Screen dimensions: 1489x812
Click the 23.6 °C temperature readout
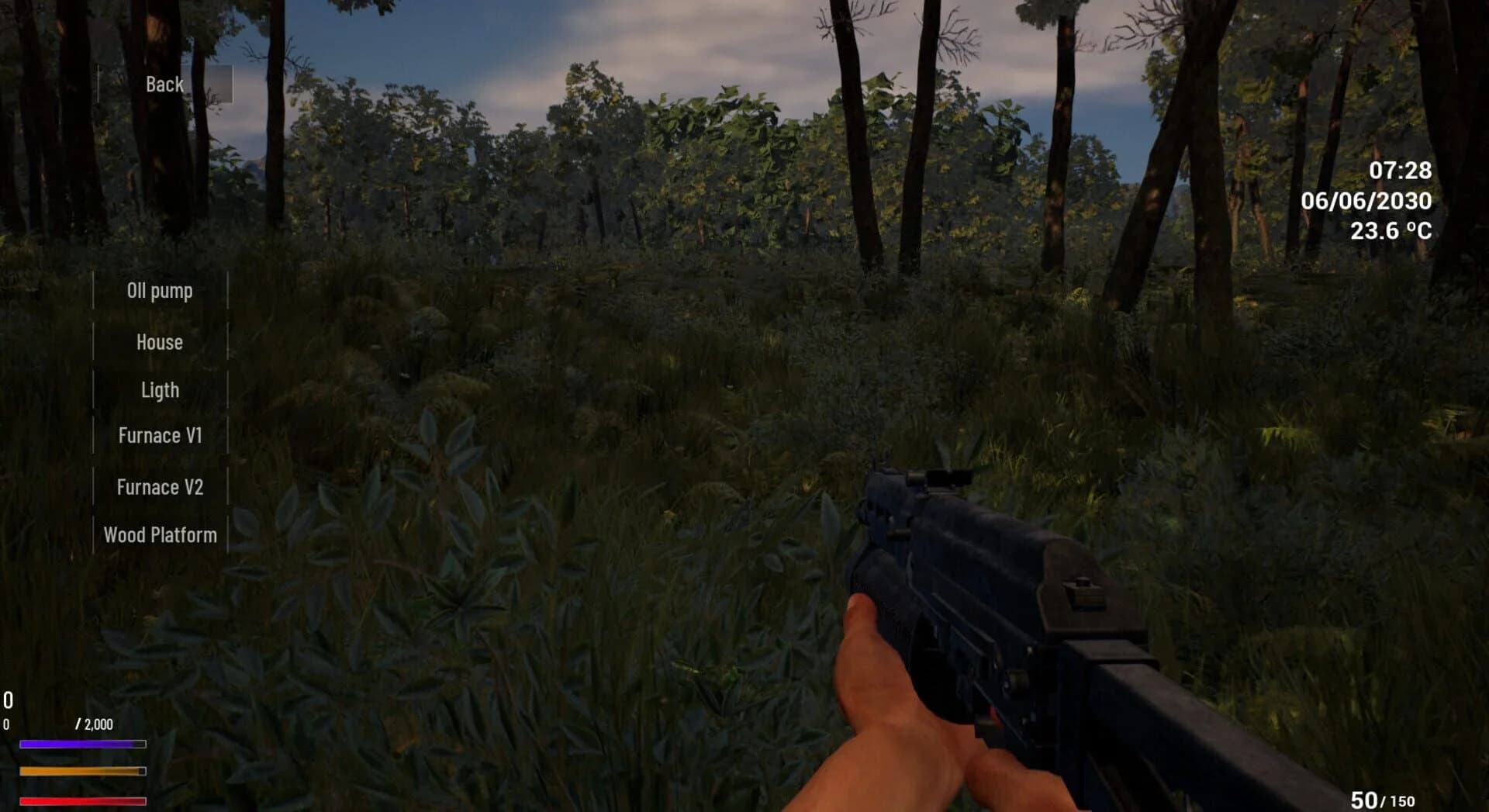coord(1392,228)
